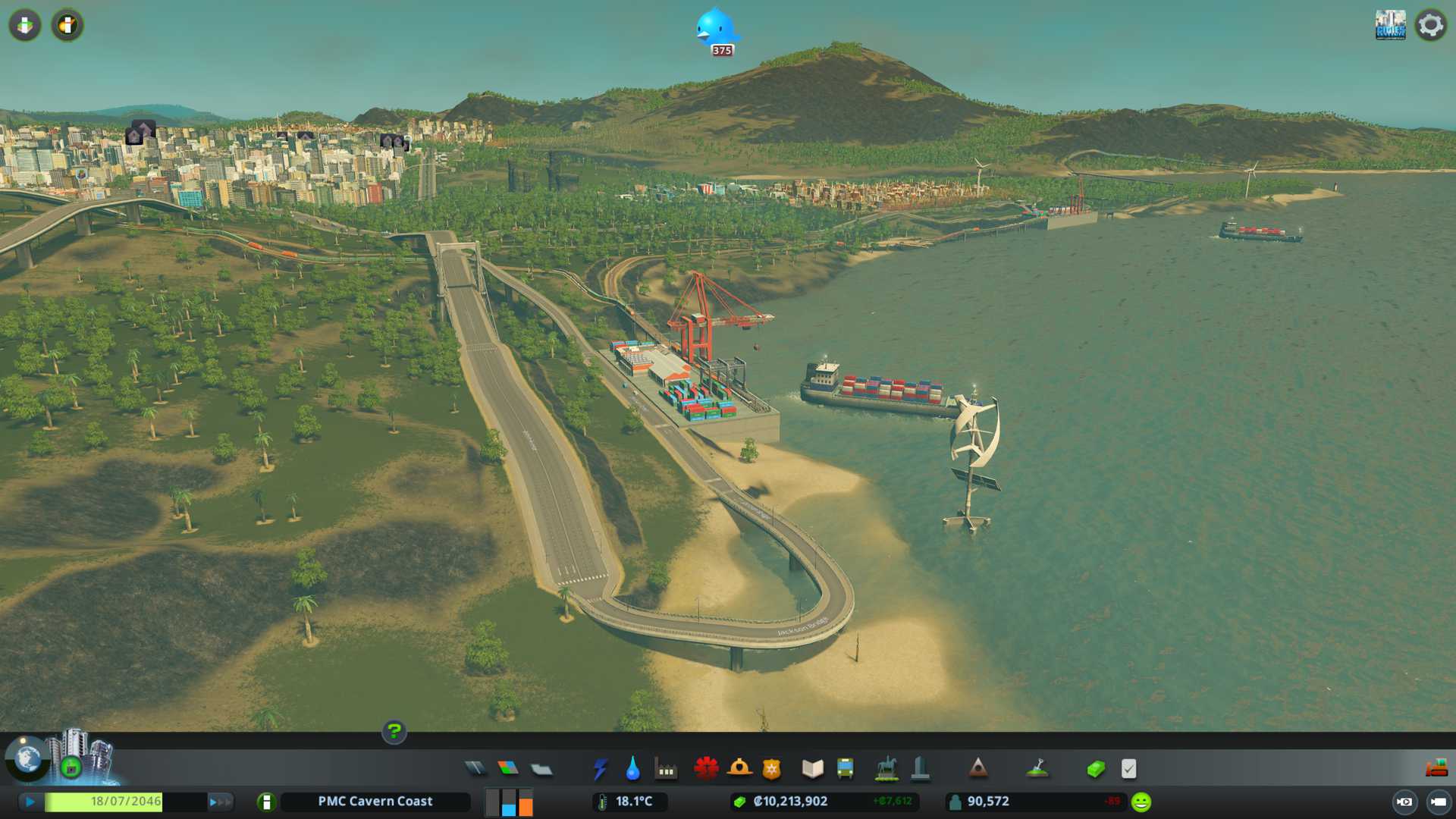Select the Zoning tool

[508, 769]
